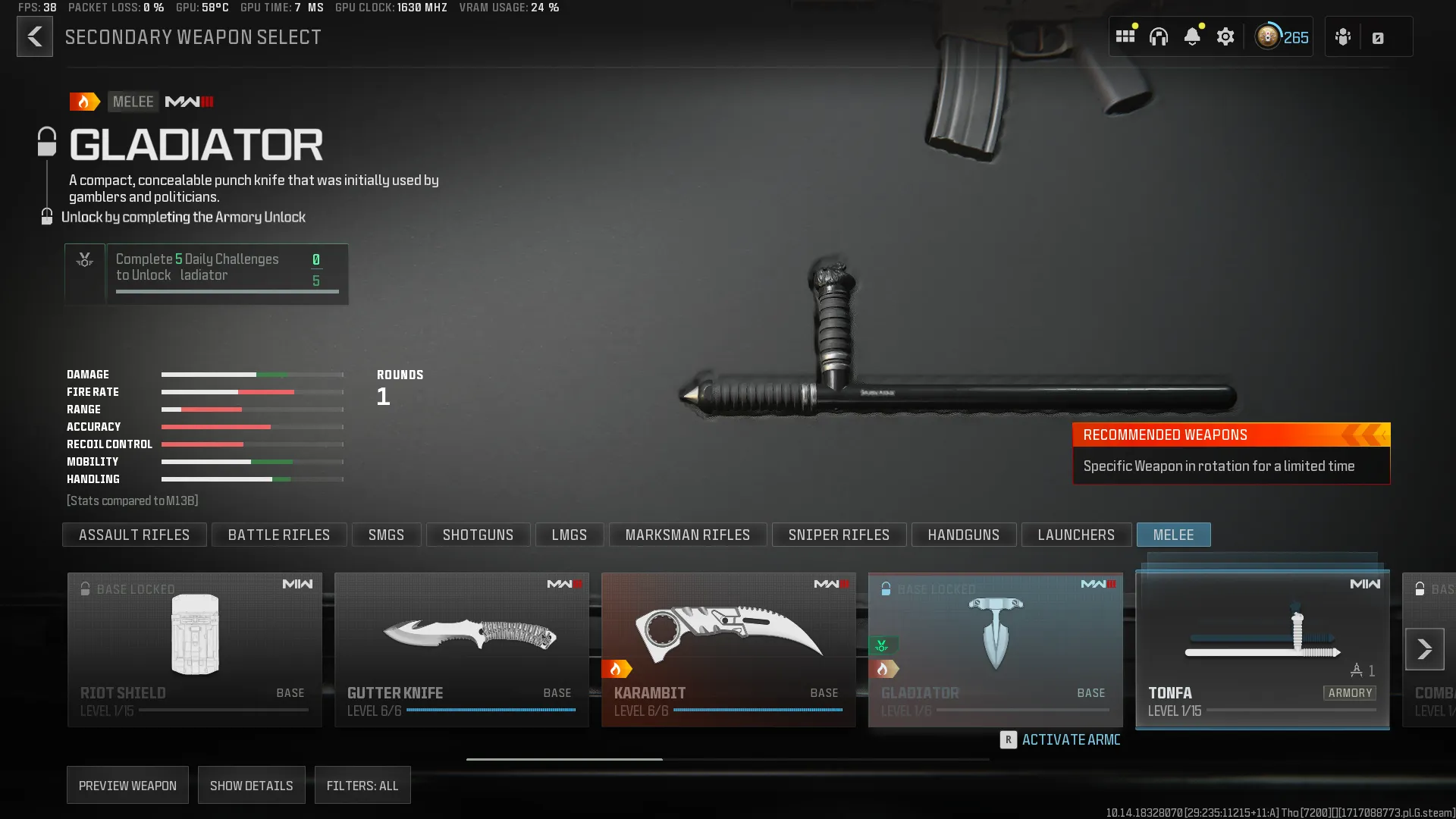Select the Gladiator armory unlock badge
The image size is (1456, 819).
(880, 645)
